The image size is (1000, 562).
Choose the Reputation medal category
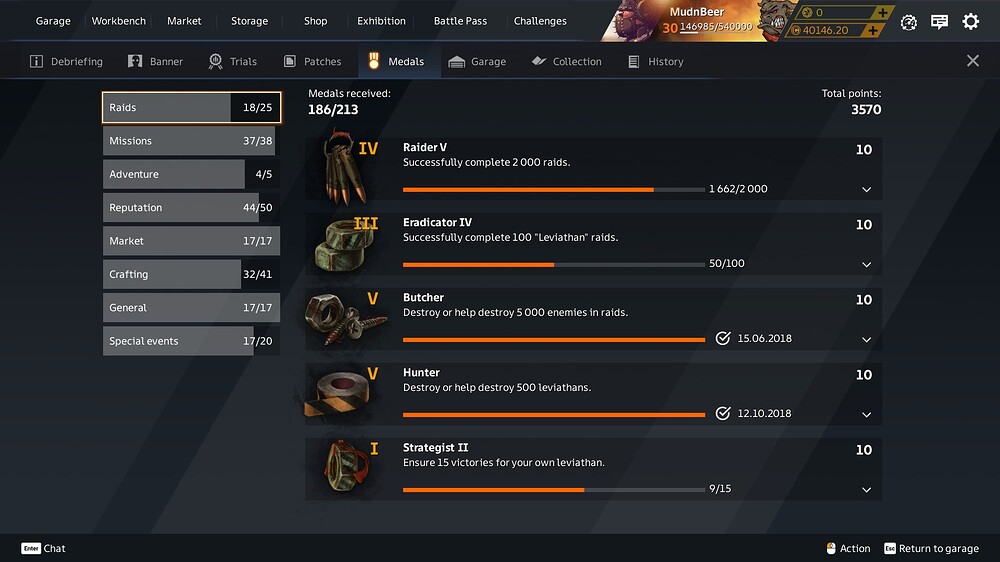point(189,208)
